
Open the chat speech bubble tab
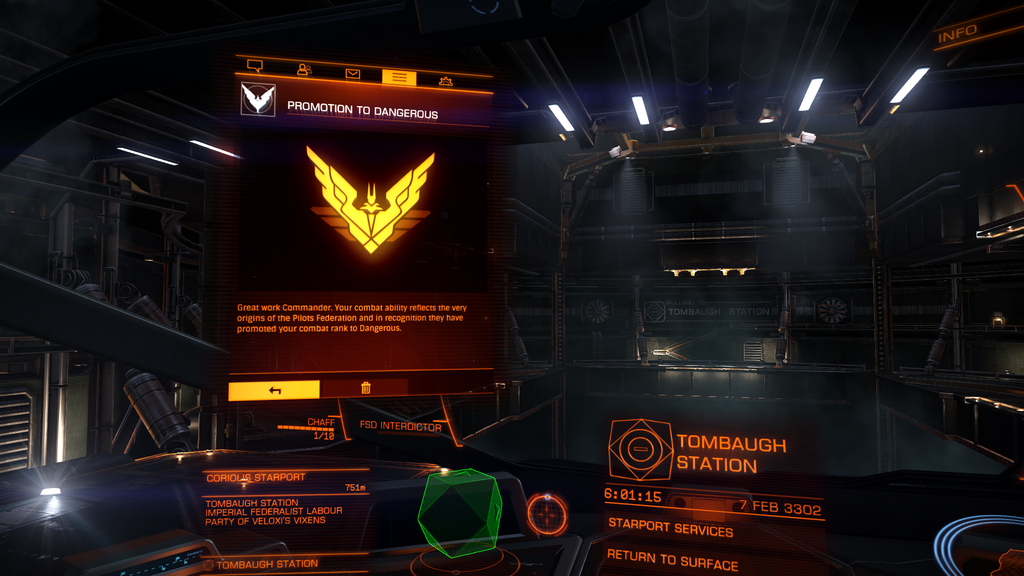coord(254,68)
